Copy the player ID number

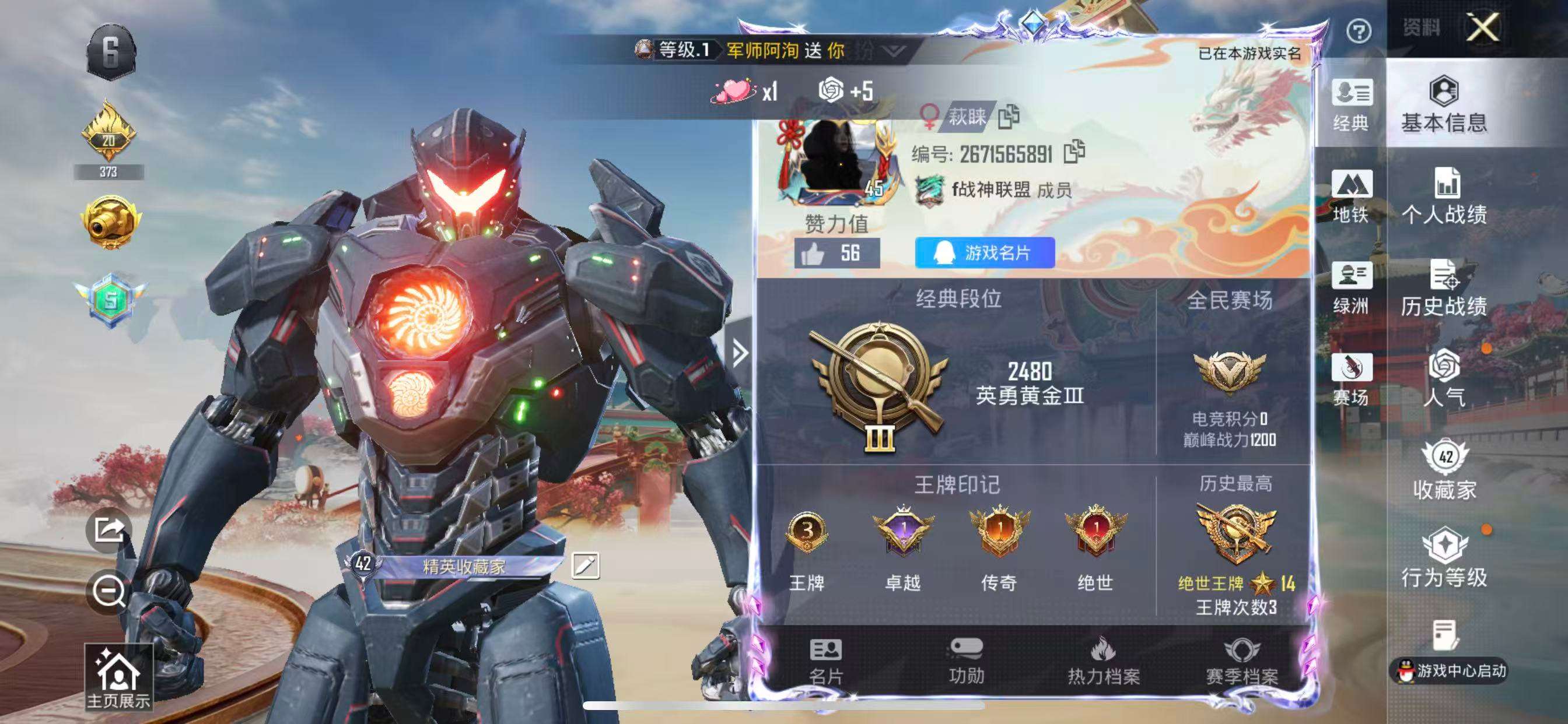point(1074,152)
